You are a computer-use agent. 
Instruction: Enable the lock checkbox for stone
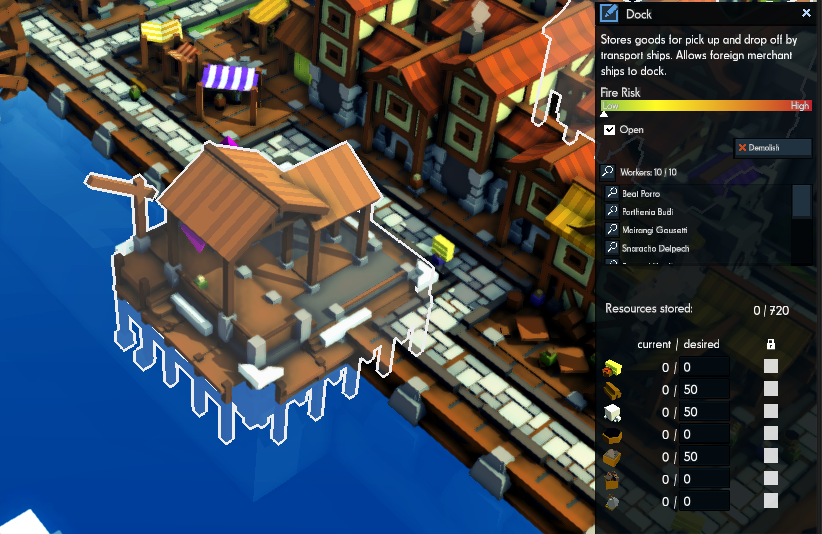(771, 412)
